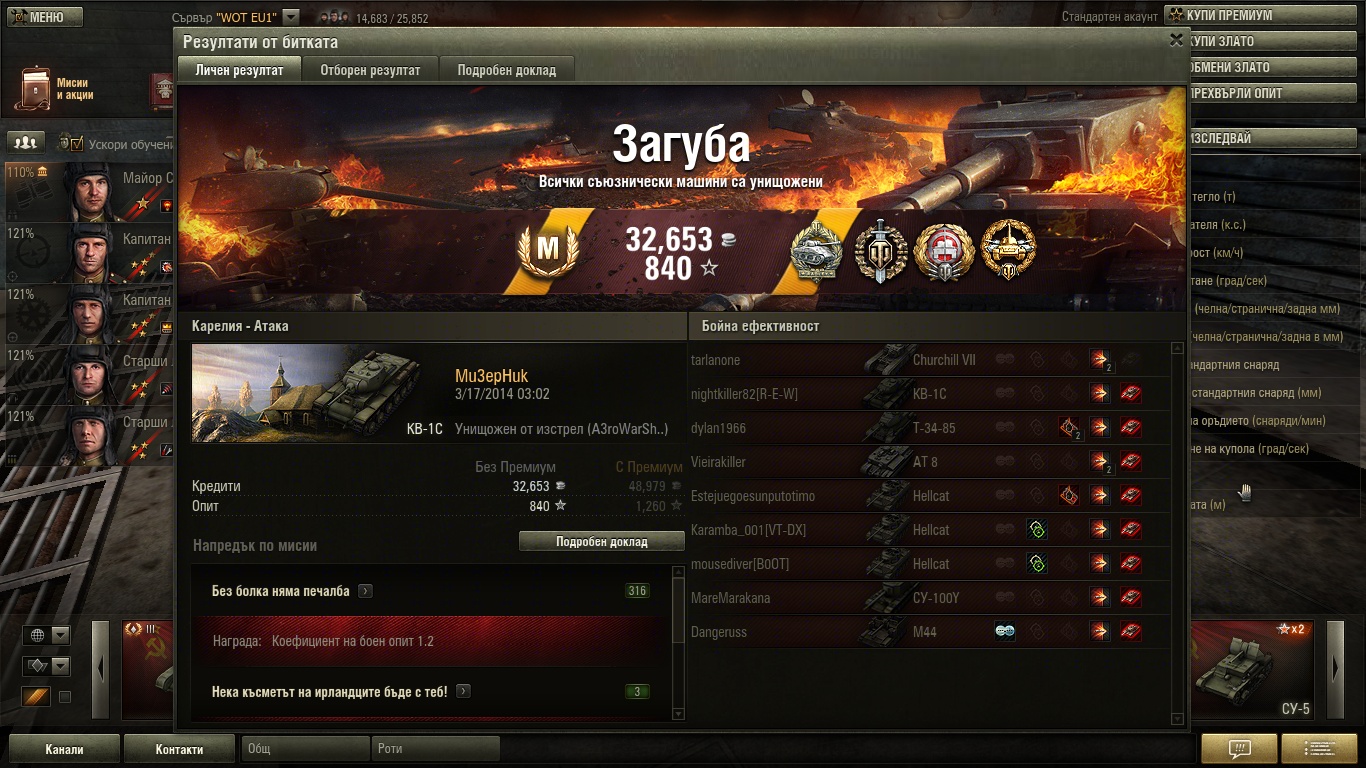1366x768 pixels.
Task: Open the WOT EU1 server dropdown
Action: (291, 17)
